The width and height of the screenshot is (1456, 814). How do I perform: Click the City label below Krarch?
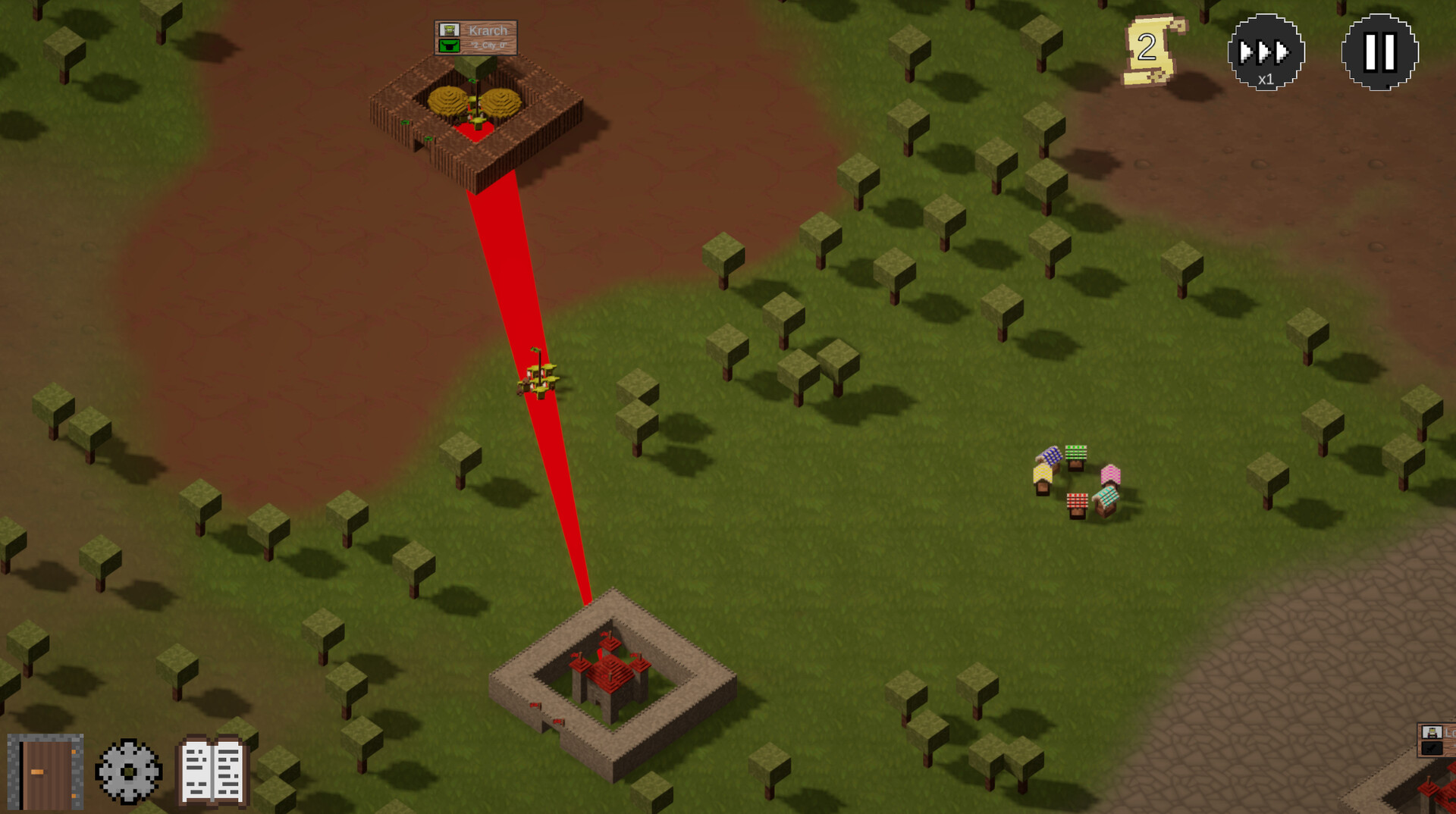(x=489, y=45)
